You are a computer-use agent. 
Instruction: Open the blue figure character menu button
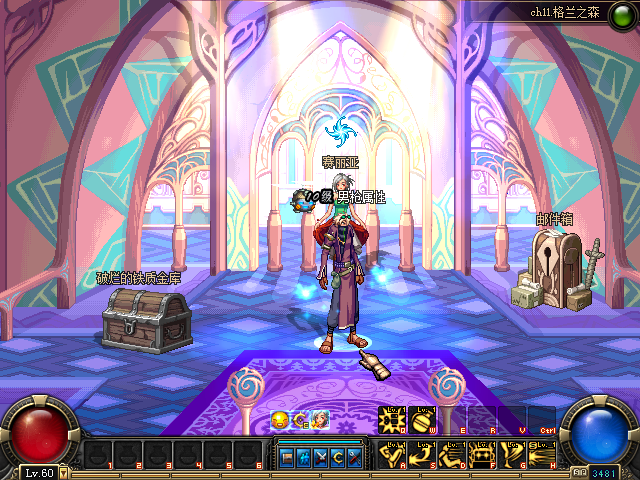(303, 458)
